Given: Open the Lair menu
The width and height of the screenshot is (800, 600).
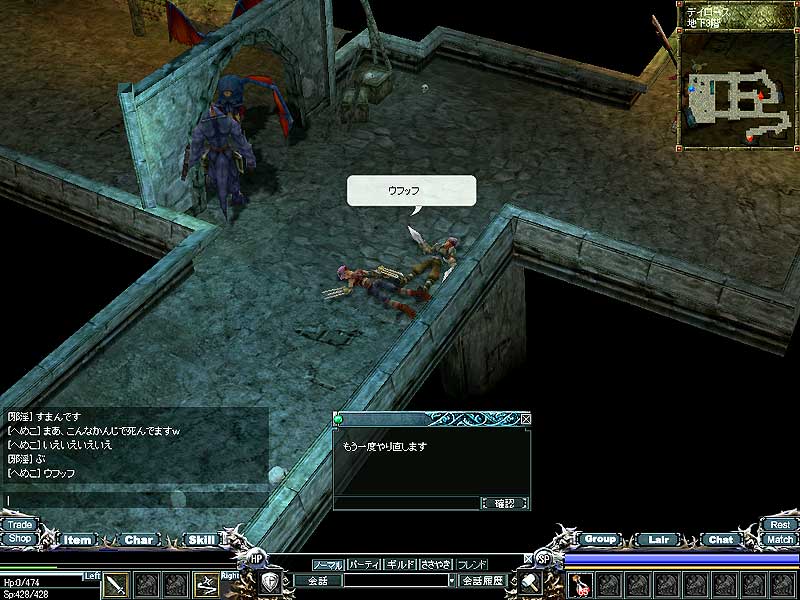Looking at the screenshot, I should pos(658,539).
